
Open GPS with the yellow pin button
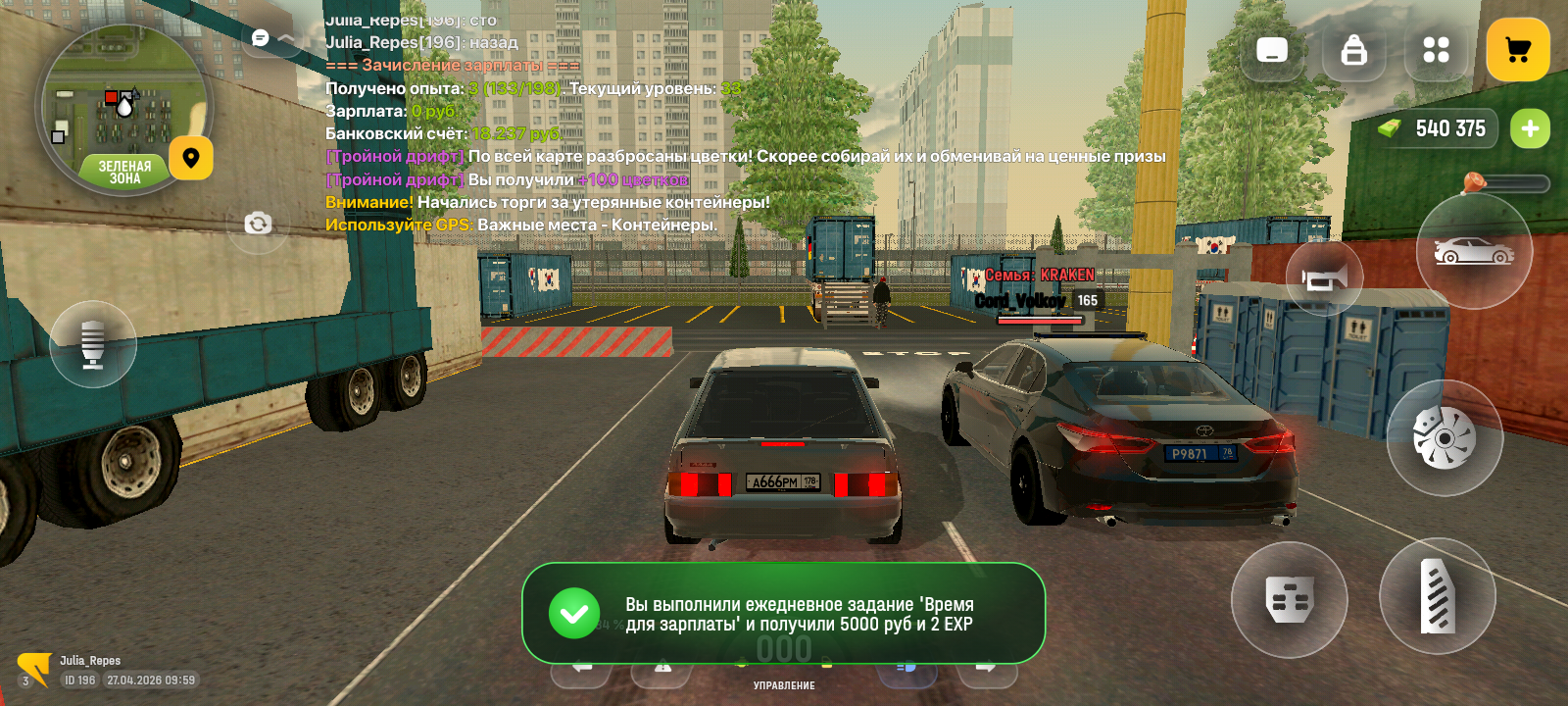point(191,158)
